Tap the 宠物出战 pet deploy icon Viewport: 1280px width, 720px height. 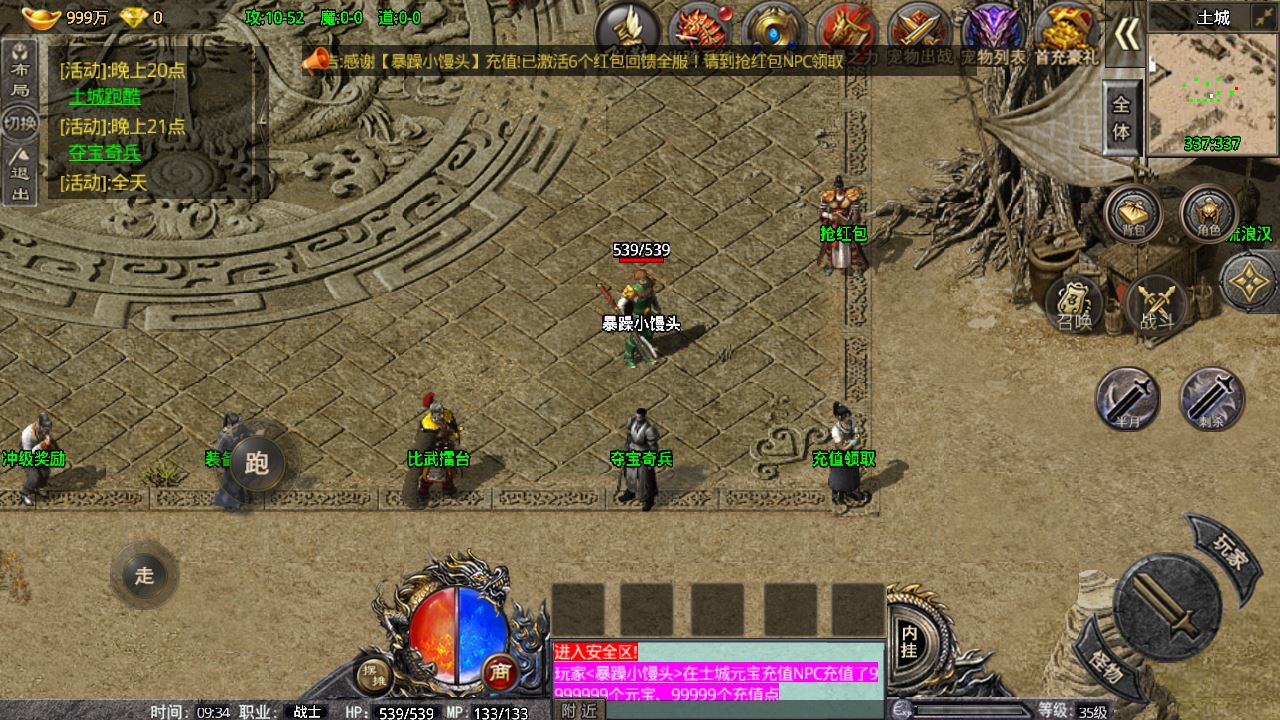point(920,32)
